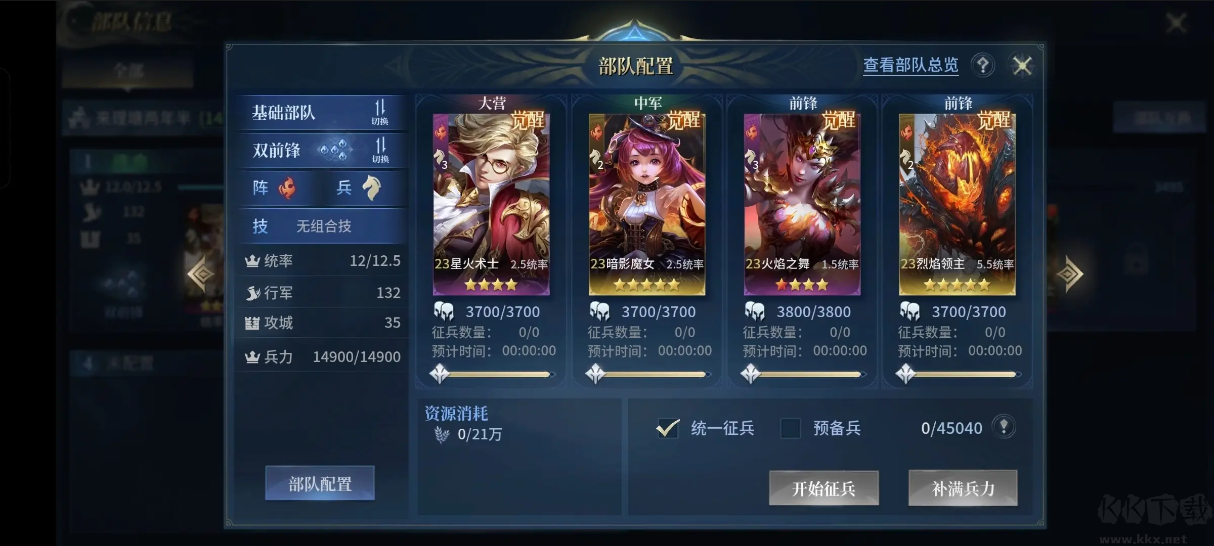Switch the 基础部队 selection
This screenshot has height=546, width=1214.
(380, 112)
